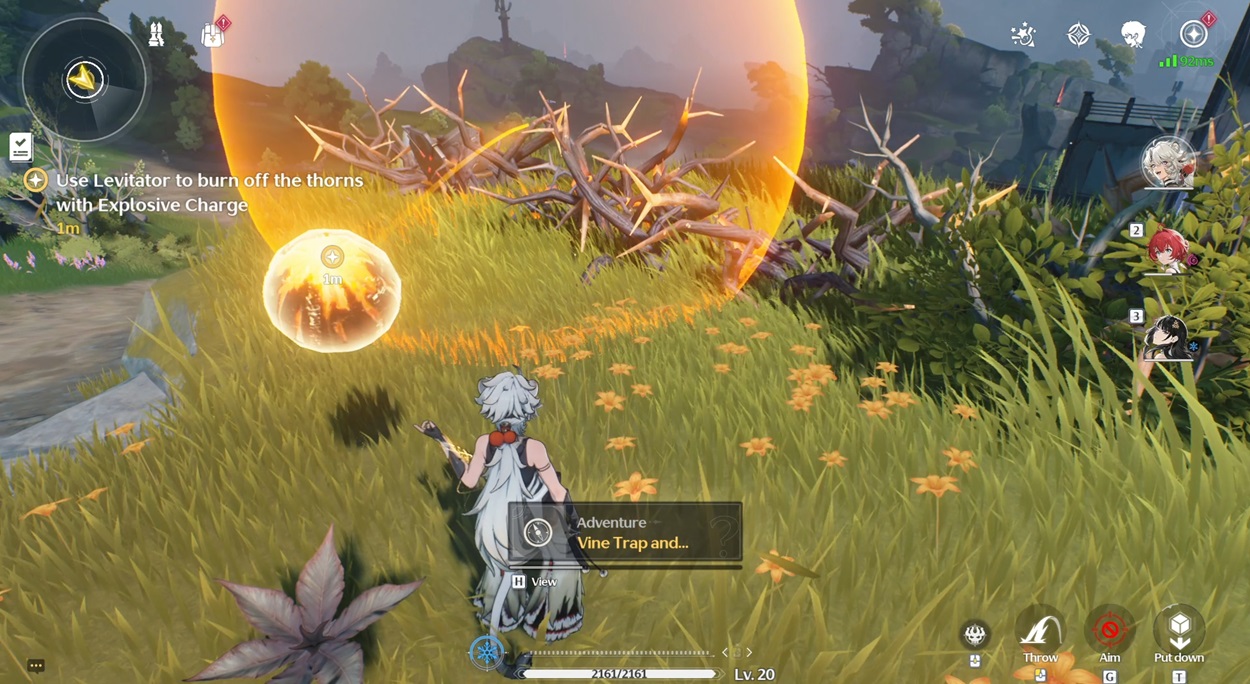Activate the Throw ability
This screenshot has height=684, width=1250.
[1040, 631]
